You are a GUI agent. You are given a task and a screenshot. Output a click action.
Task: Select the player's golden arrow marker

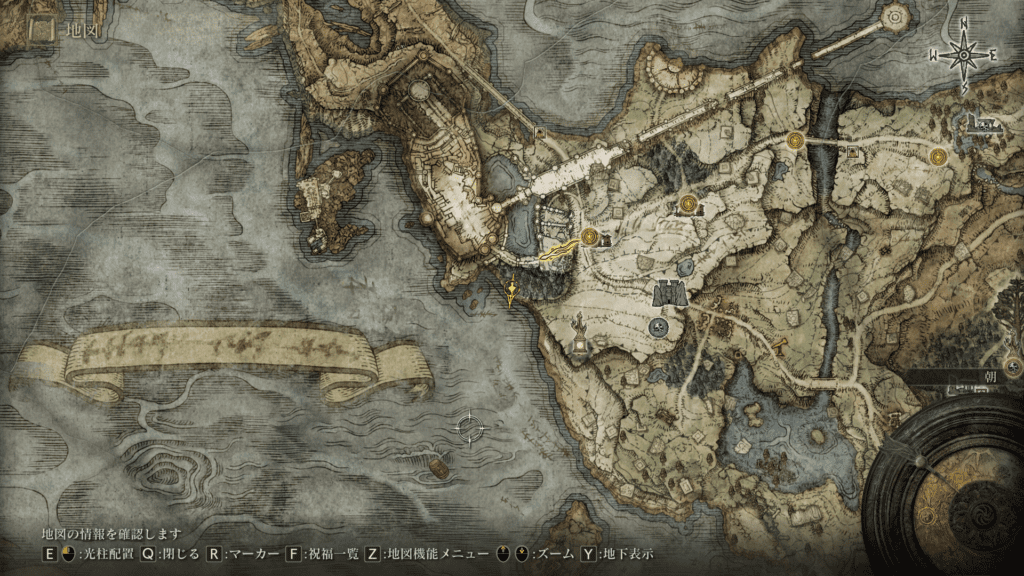pyautogui.click(x=513, y=291)
